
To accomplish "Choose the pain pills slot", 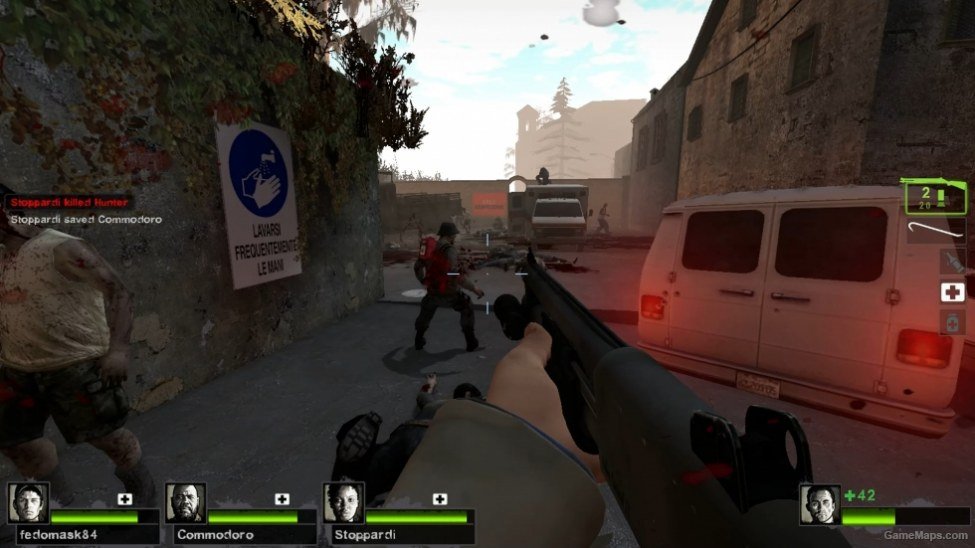I will 953,322.
